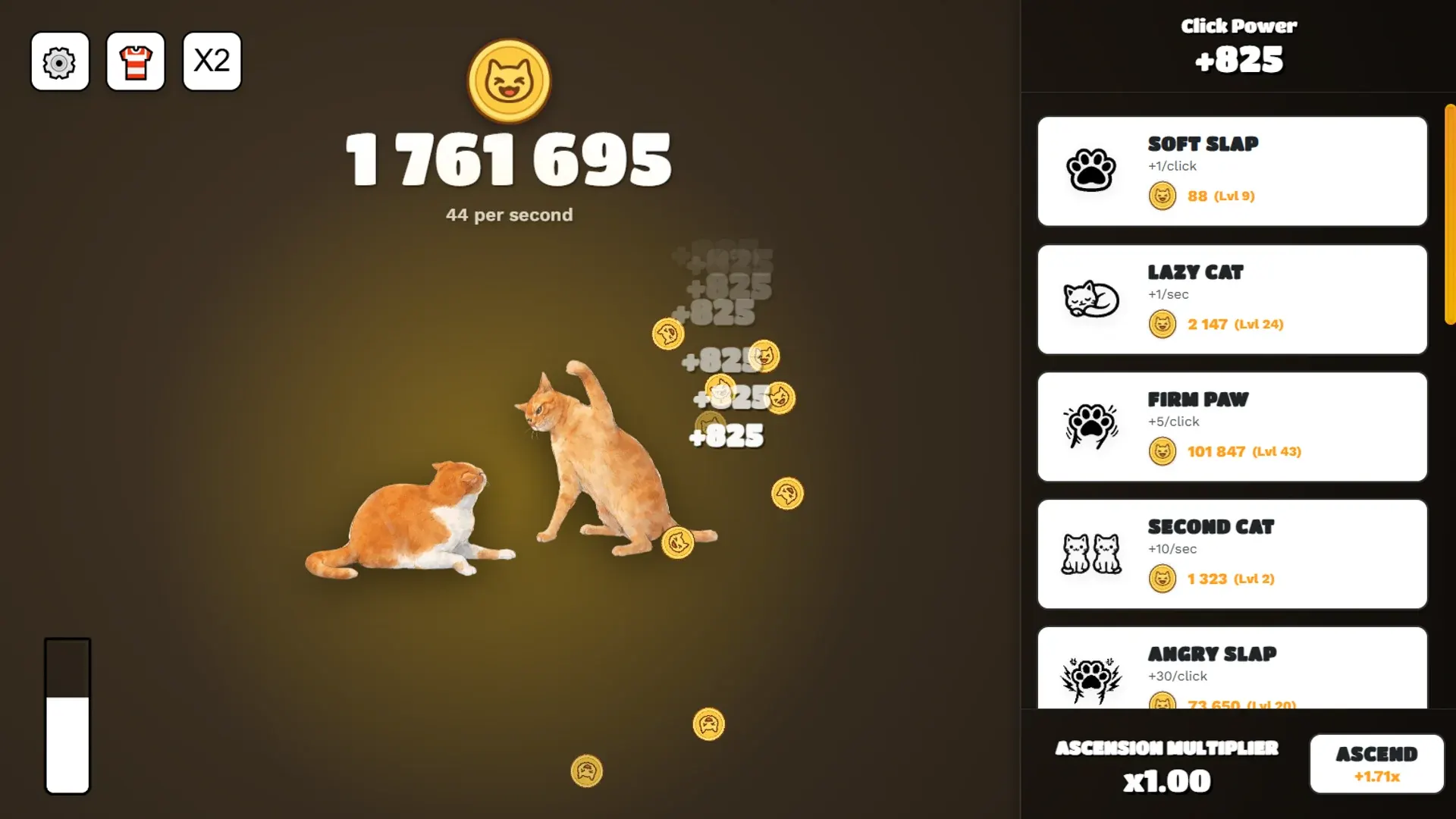Click the Click Power header text
The width and height of the screenshot is (1456, 819).
tap(1238, 26)
